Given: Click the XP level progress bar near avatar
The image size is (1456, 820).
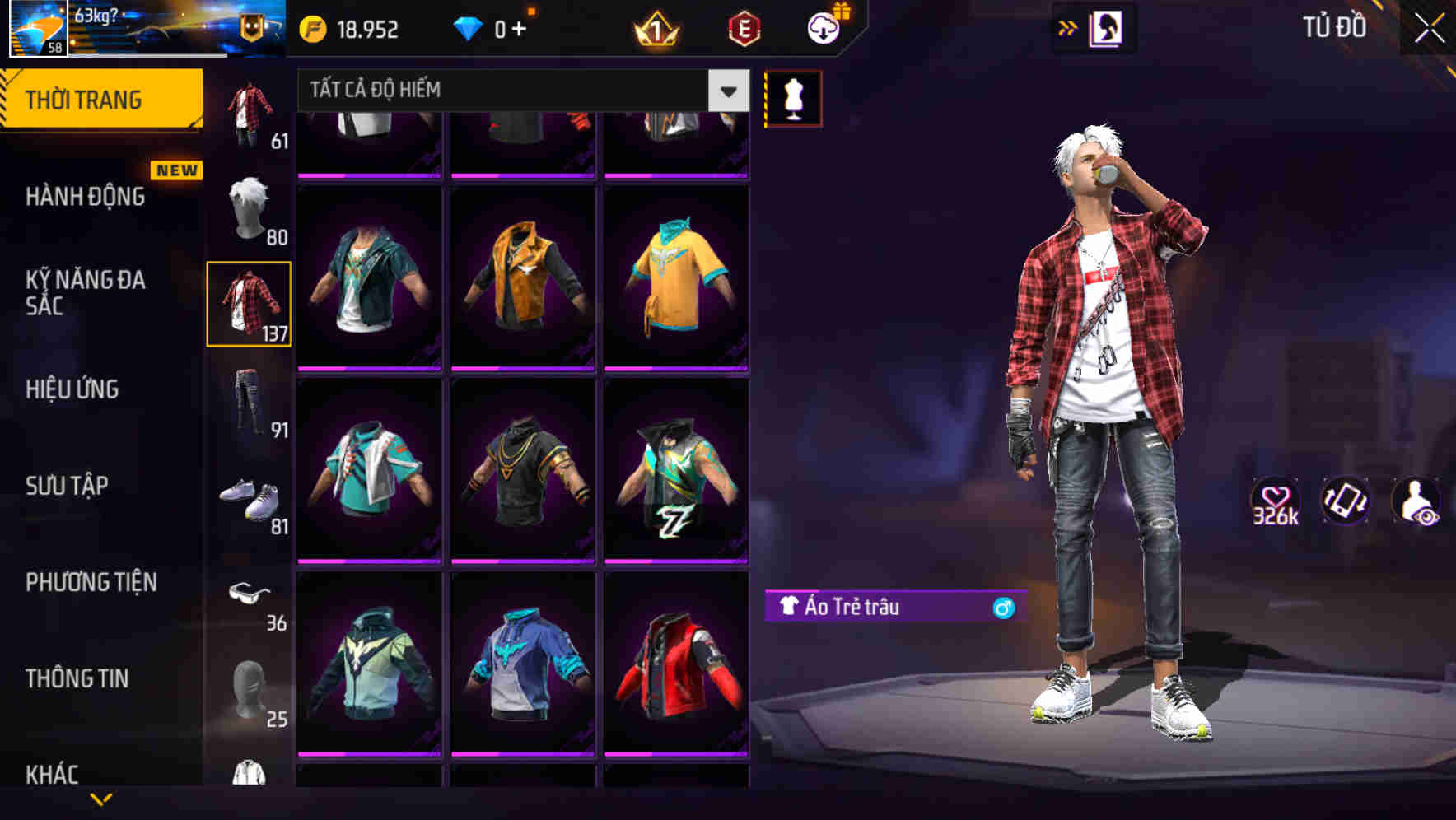Looking at the screenshot, I should pos(147,54).
